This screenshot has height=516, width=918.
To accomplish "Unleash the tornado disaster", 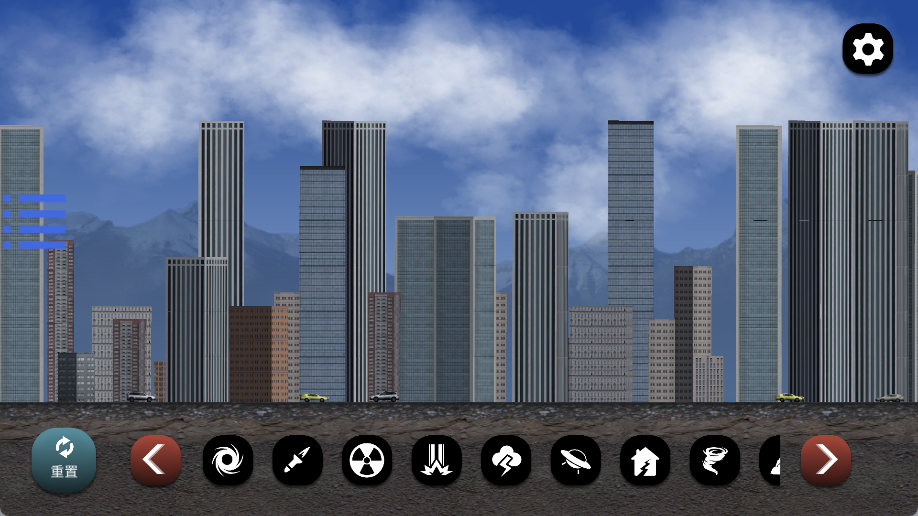I will coord(715,460).
